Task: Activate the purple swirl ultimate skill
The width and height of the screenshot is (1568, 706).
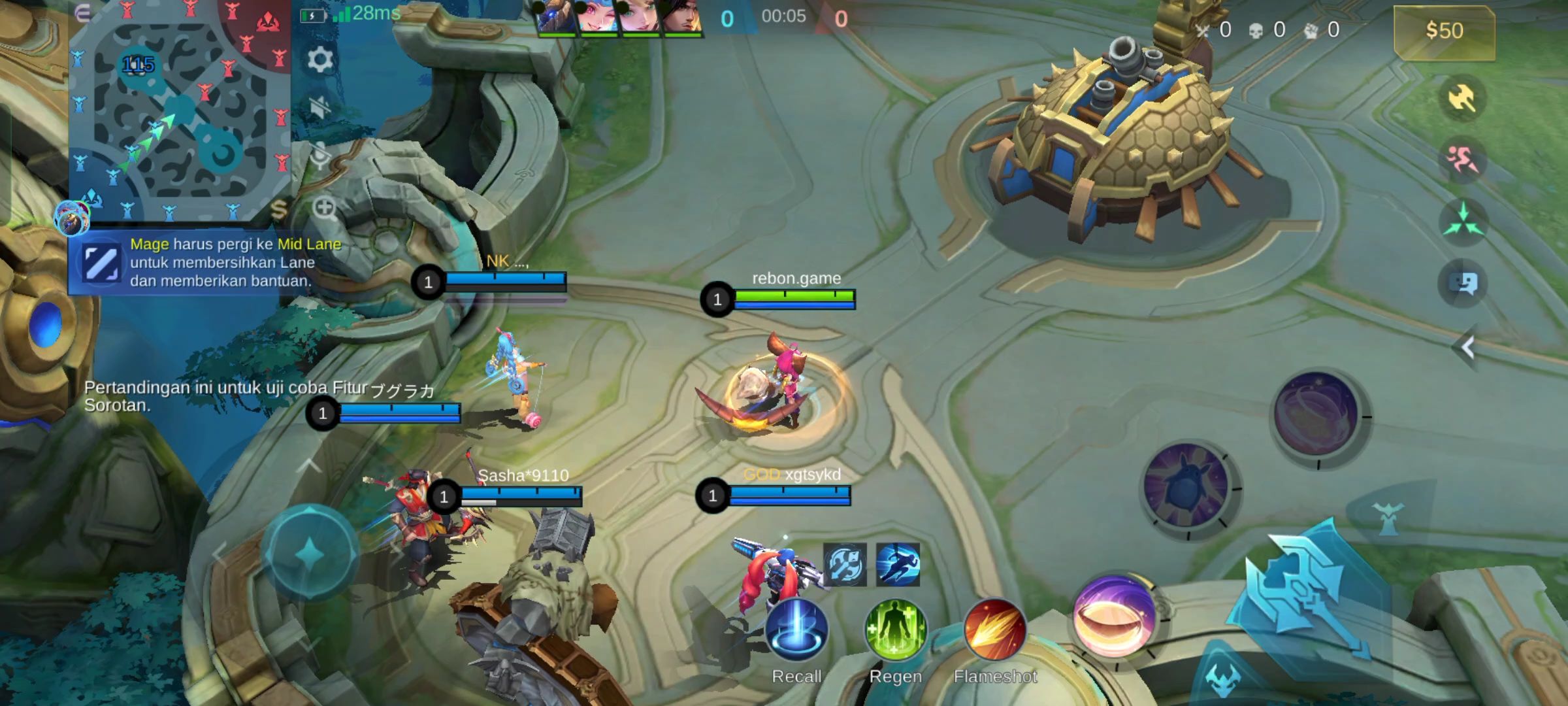Action: coord(1316,414)
